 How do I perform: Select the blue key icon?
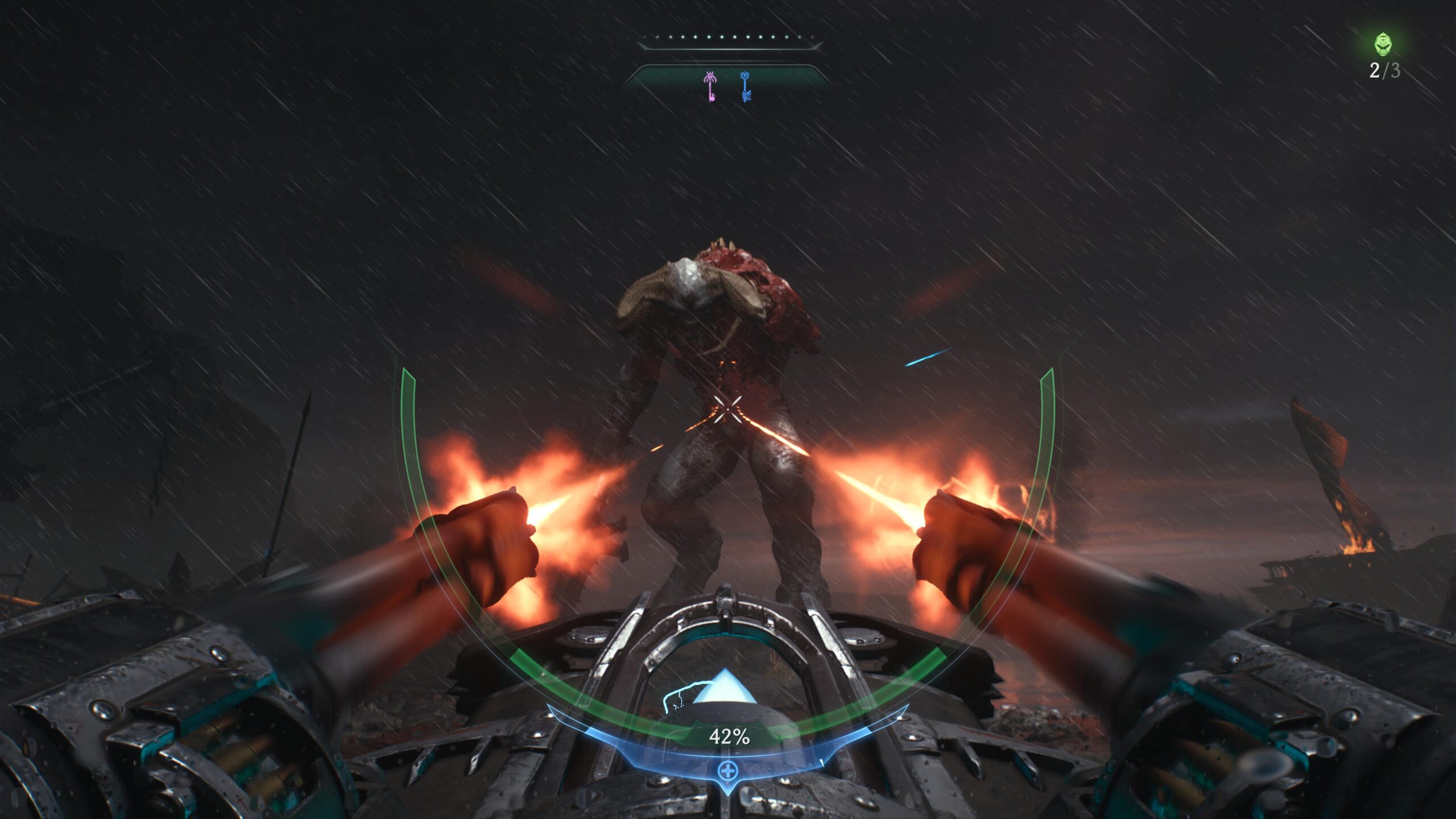[x=745, y=86]
